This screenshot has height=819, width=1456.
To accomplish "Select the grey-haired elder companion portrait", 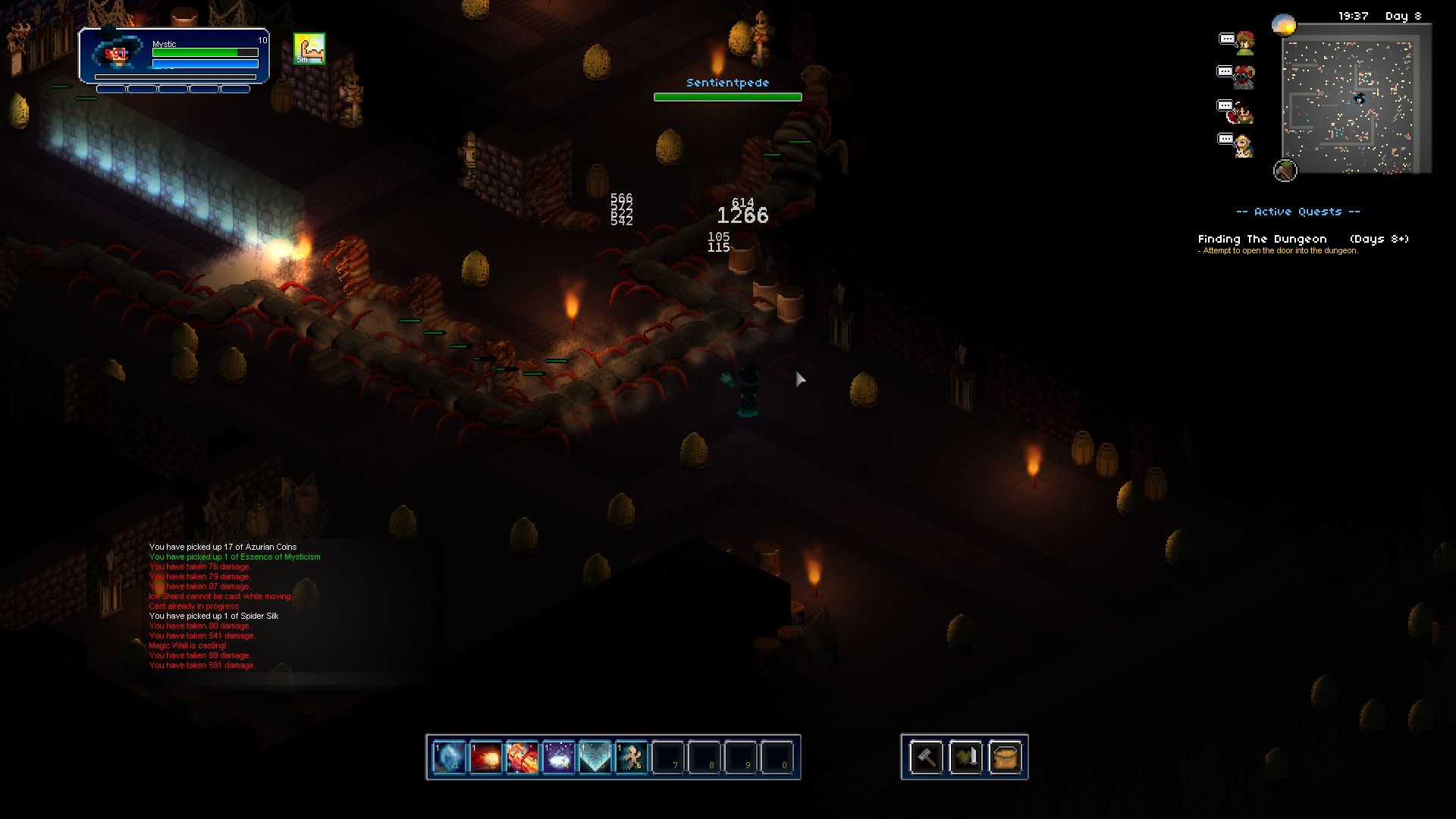I will tap(1244, 145).
